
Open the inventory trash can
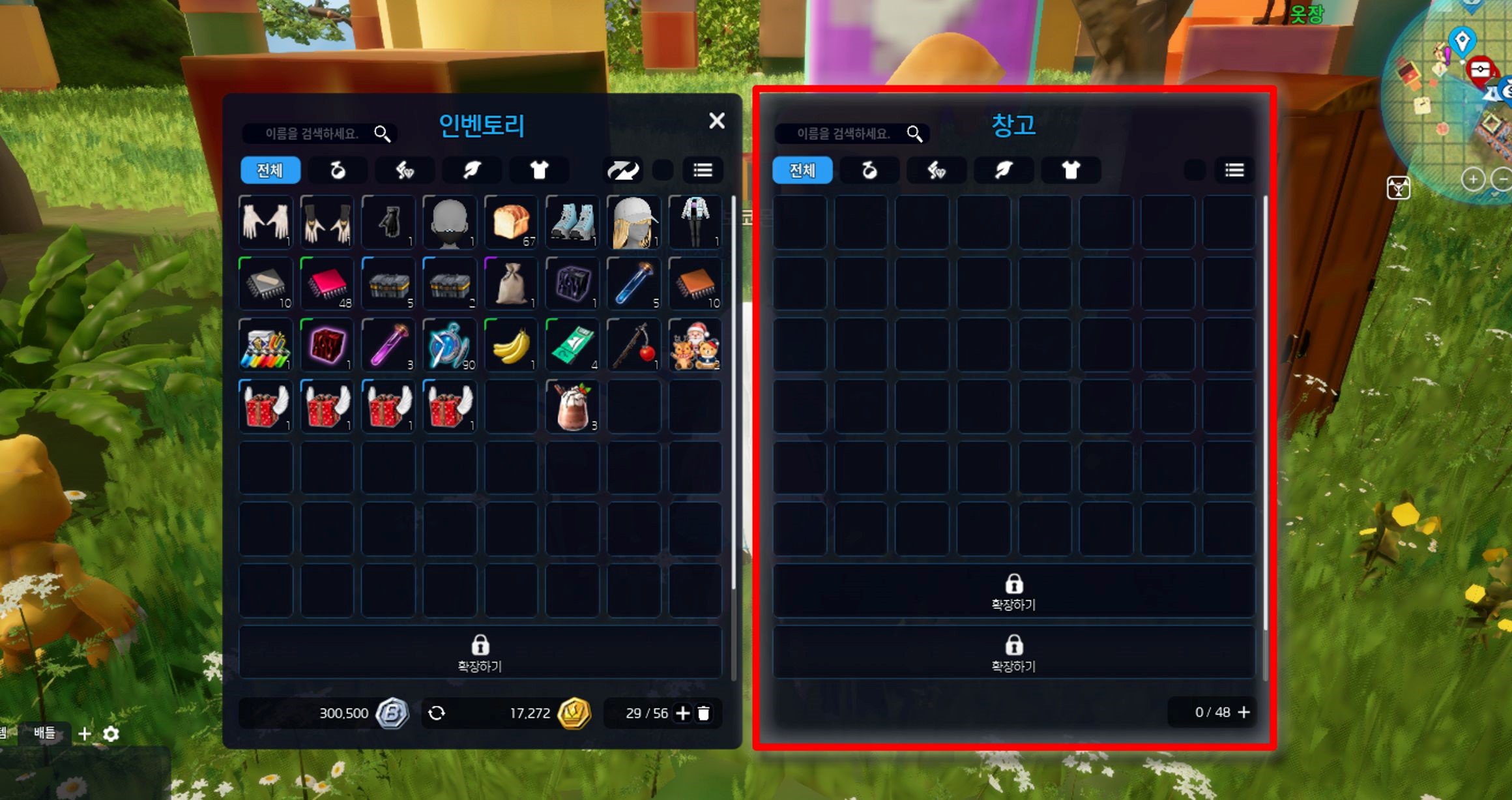(x=704, y=713)
